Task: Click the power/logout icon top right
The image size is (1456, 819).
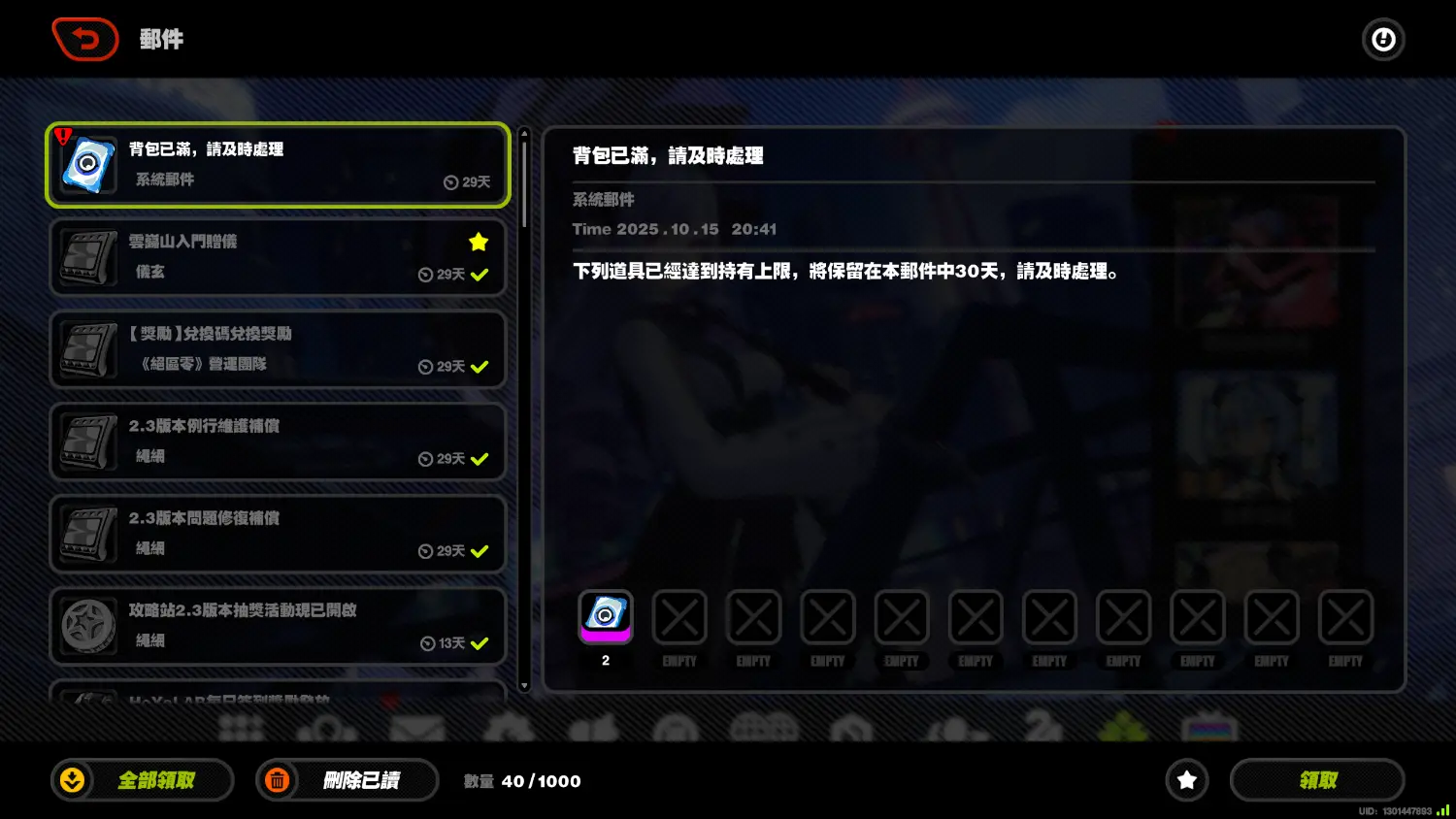Action: 1383,39
